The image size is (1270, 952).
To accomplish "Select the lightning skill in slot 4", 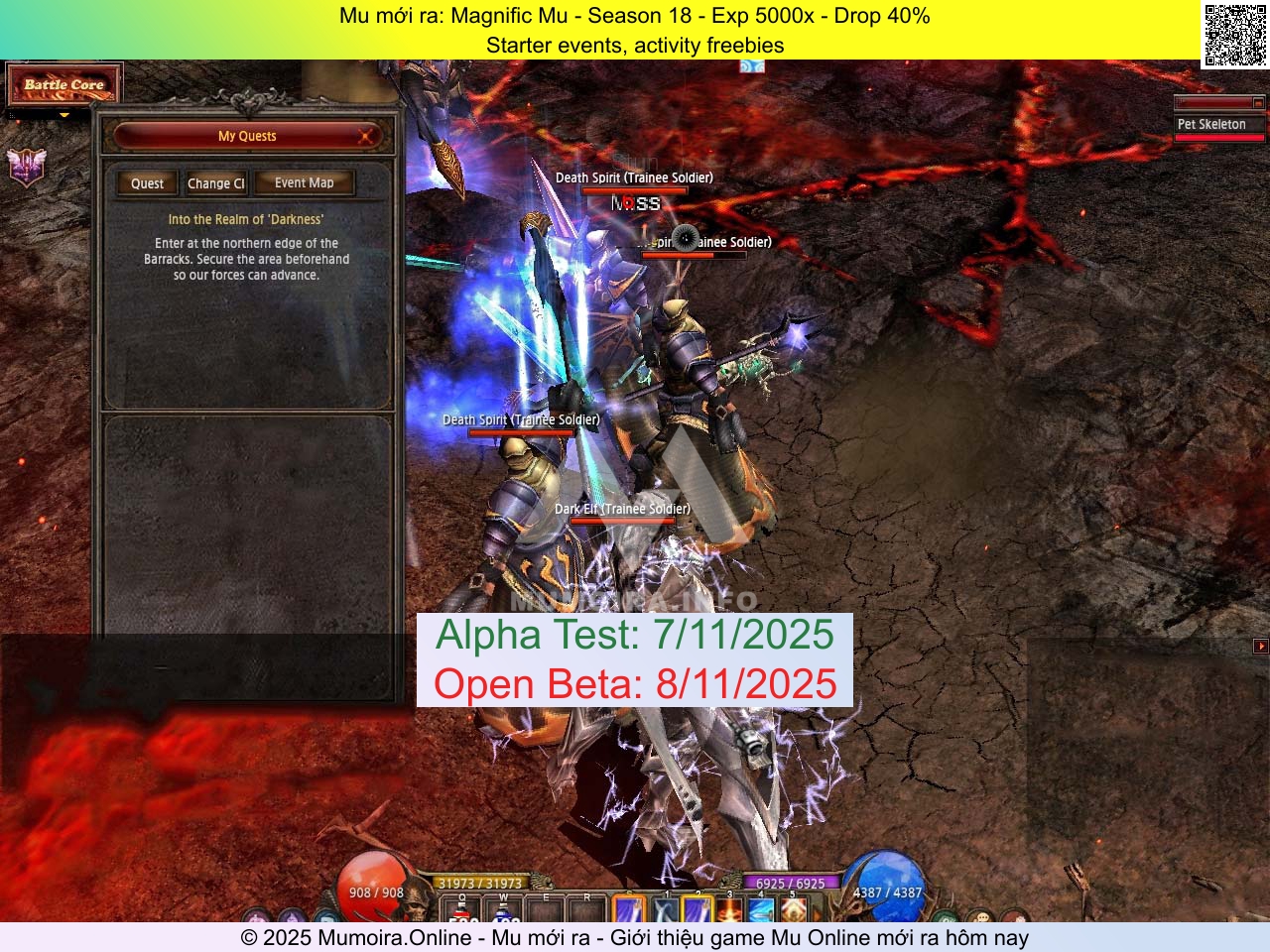I will click(x=761, y=909).
